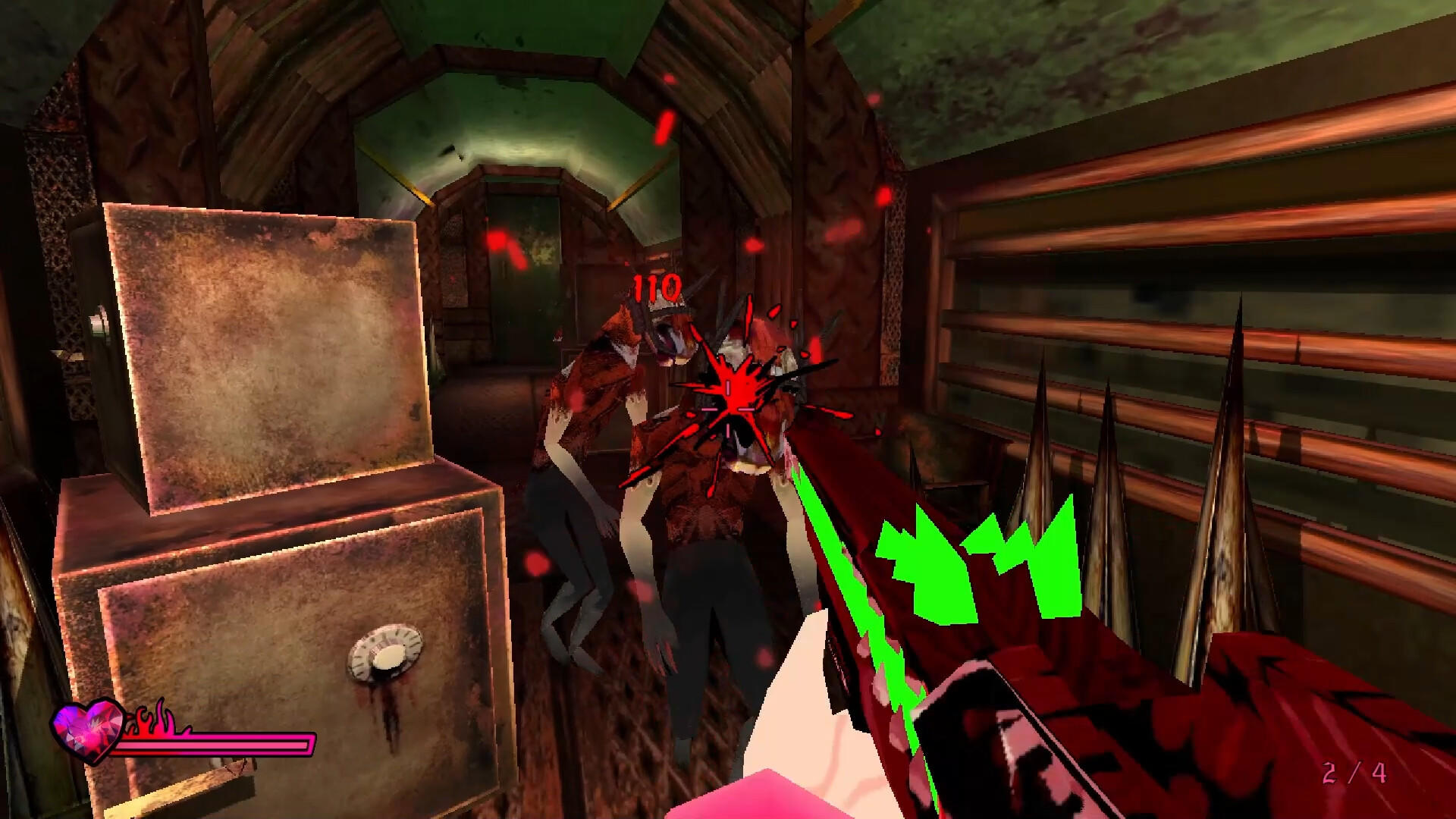
Task: Click the red damage number 110
Action: tap(656, 287)
